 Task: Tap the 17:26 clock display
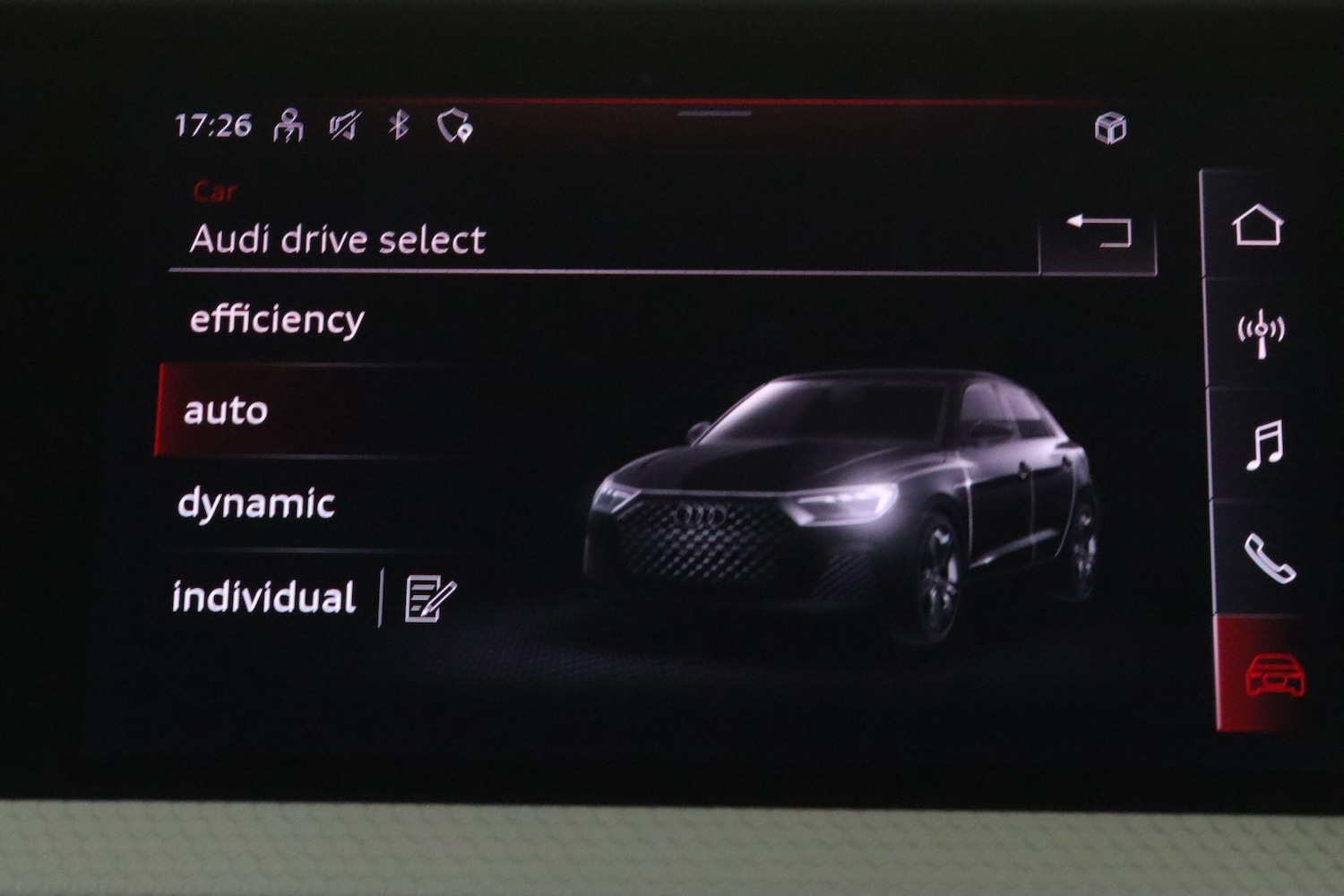point(215,125)
